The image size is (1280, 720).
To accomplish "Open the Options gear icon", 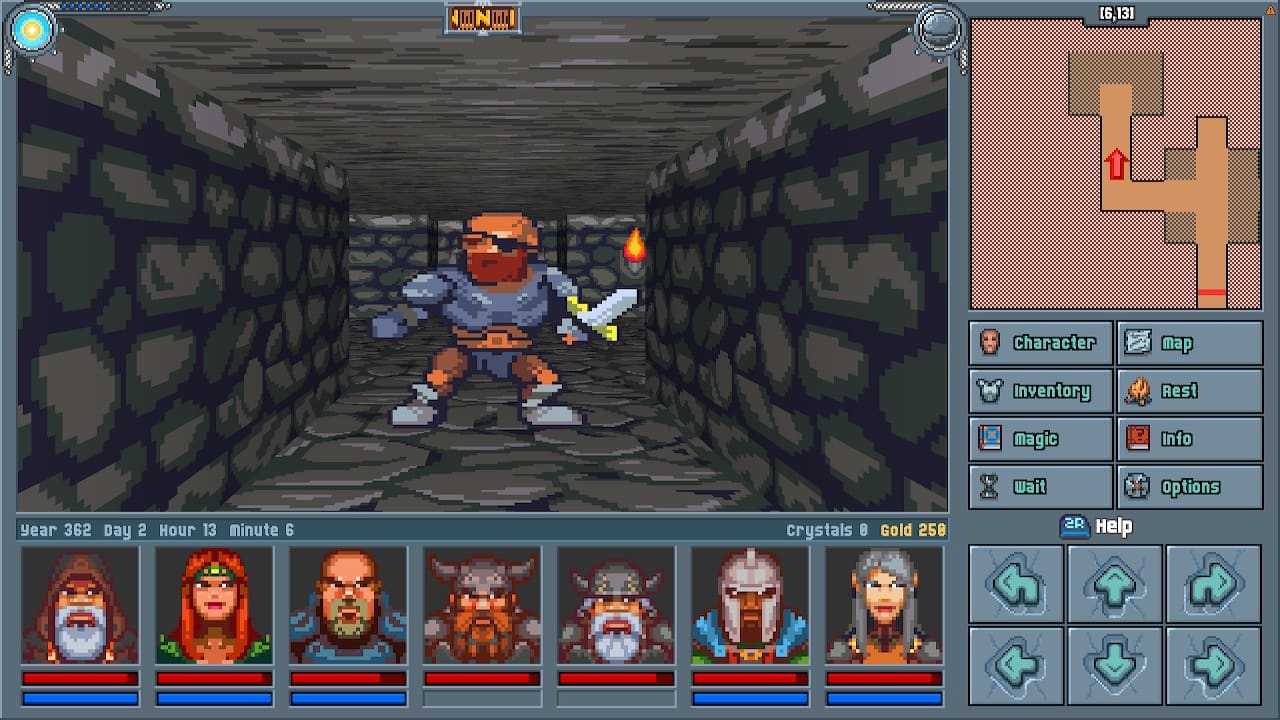I will point(1190,486).
